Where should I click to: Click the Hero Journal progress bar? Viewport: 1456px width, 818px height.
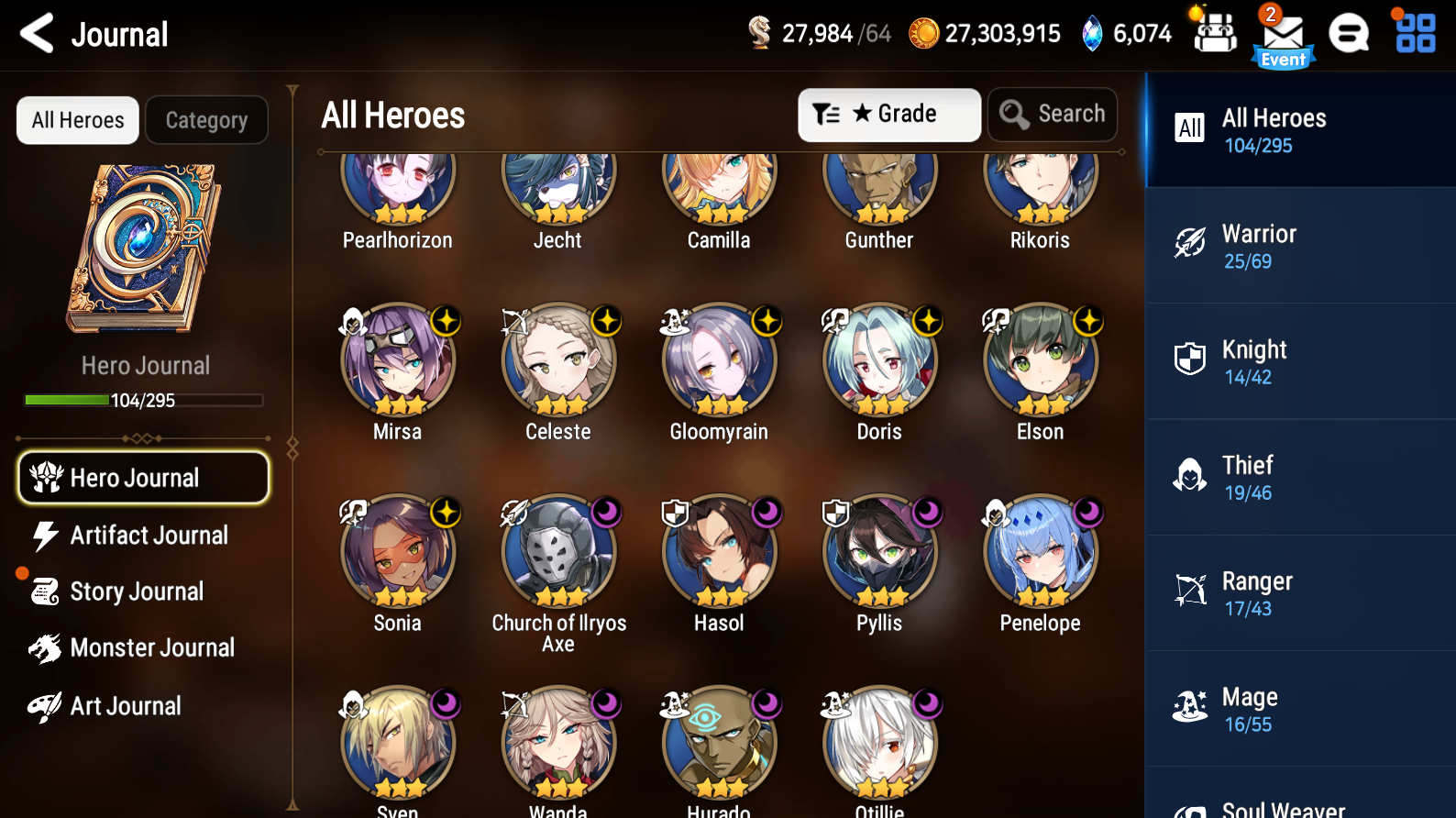click(x=142, y=400)
